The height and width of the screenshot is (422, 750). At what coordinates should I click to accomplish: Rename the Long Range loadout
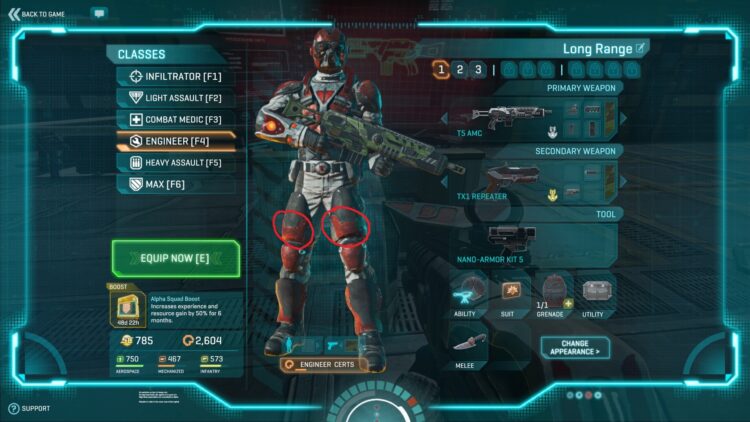click(641, 48)
